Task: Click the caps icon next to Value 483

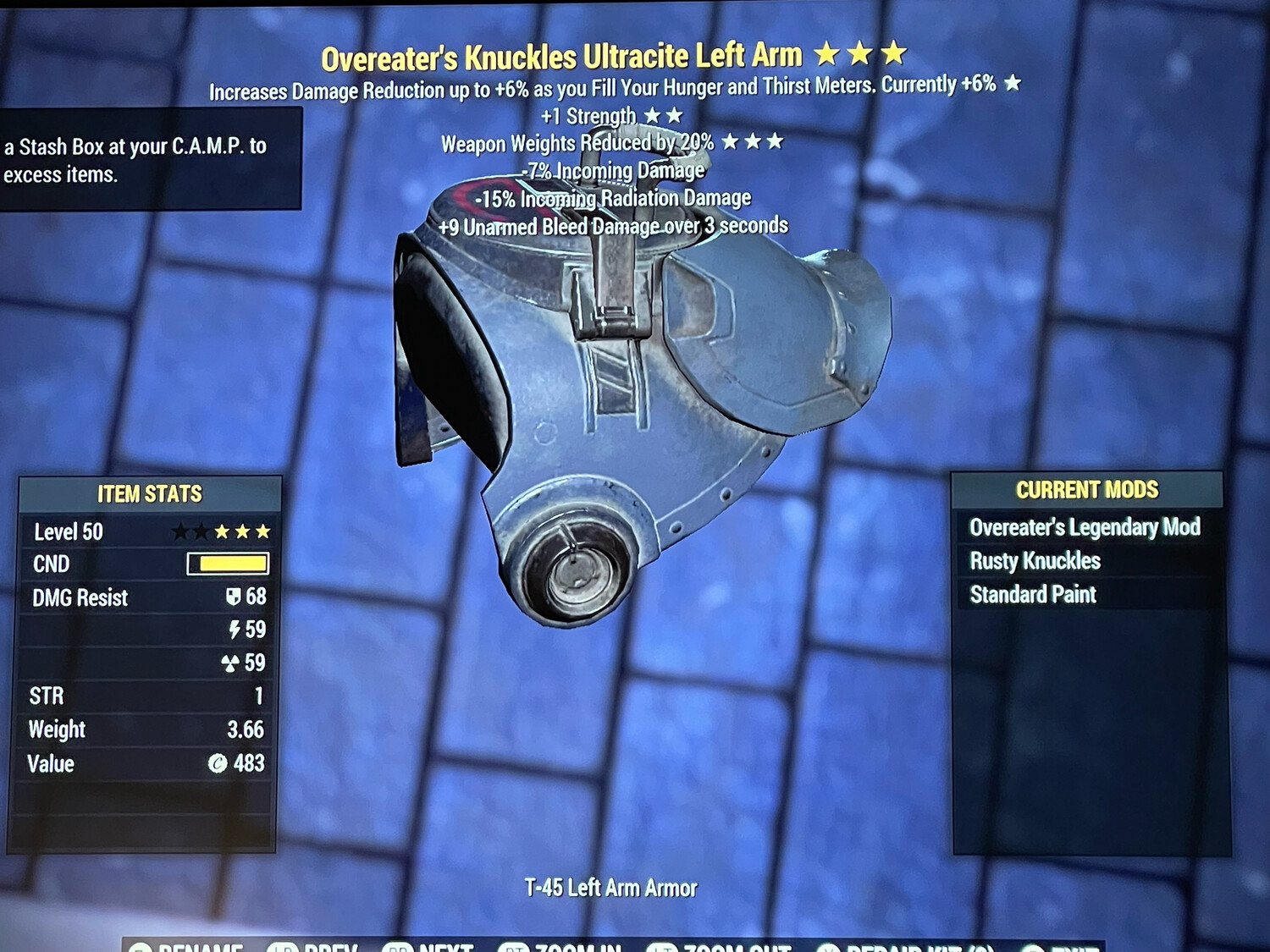Action: (216, 763)
